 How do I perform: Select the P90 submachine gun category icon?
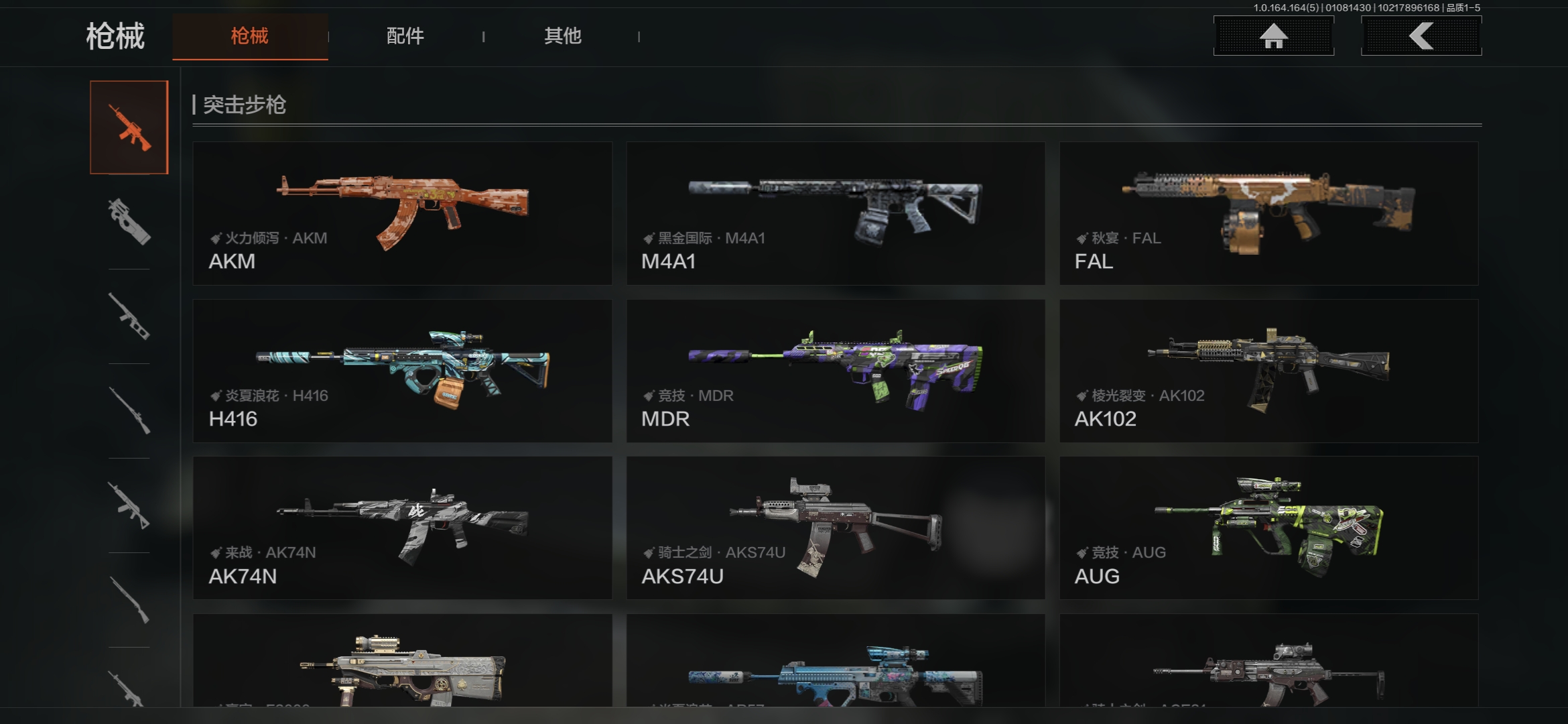click(x=129, y=222)
